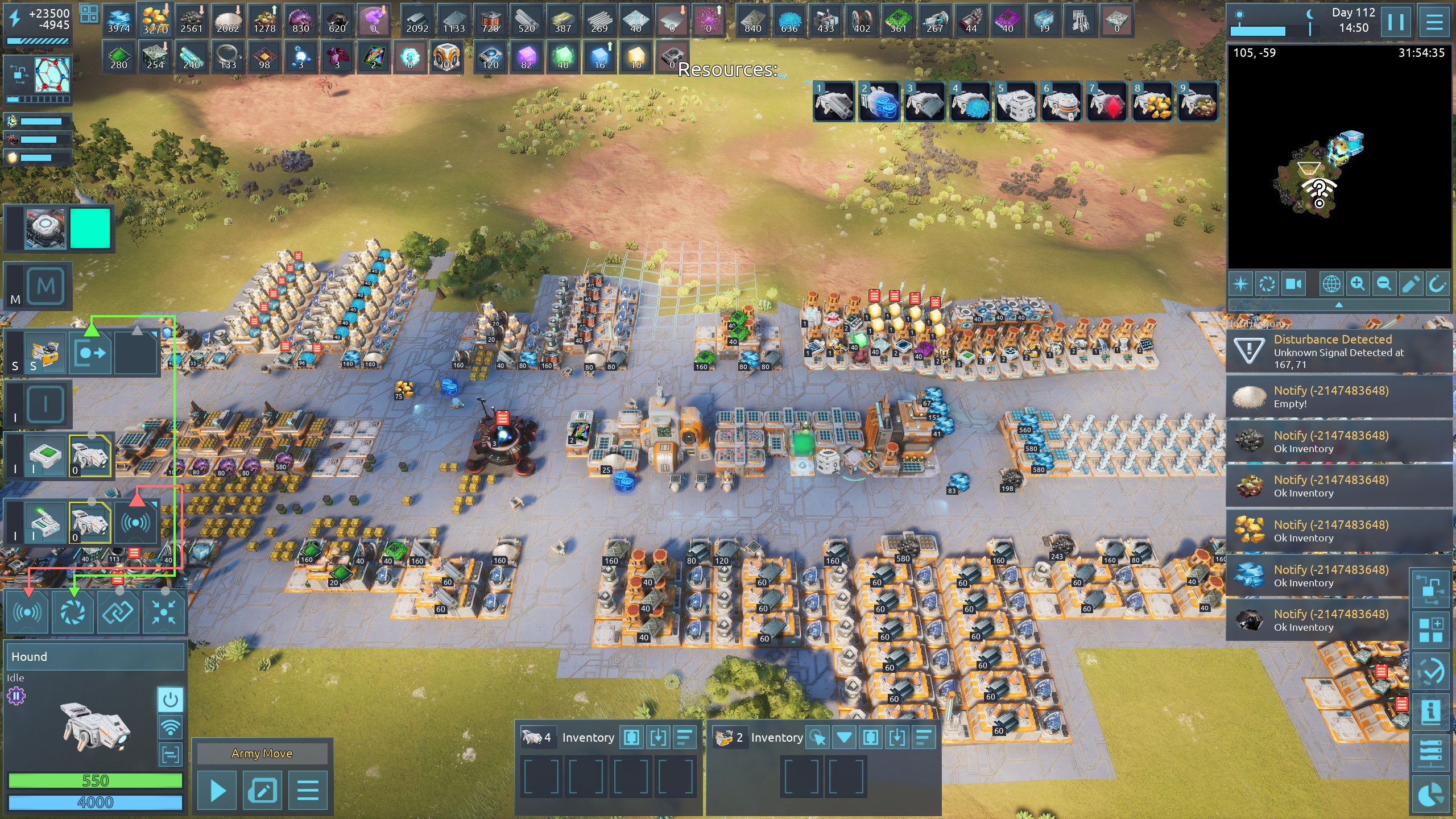Show the pie chart statistics panel
This screenshot has height=819, width=1456.
(x=1430, y=795)
